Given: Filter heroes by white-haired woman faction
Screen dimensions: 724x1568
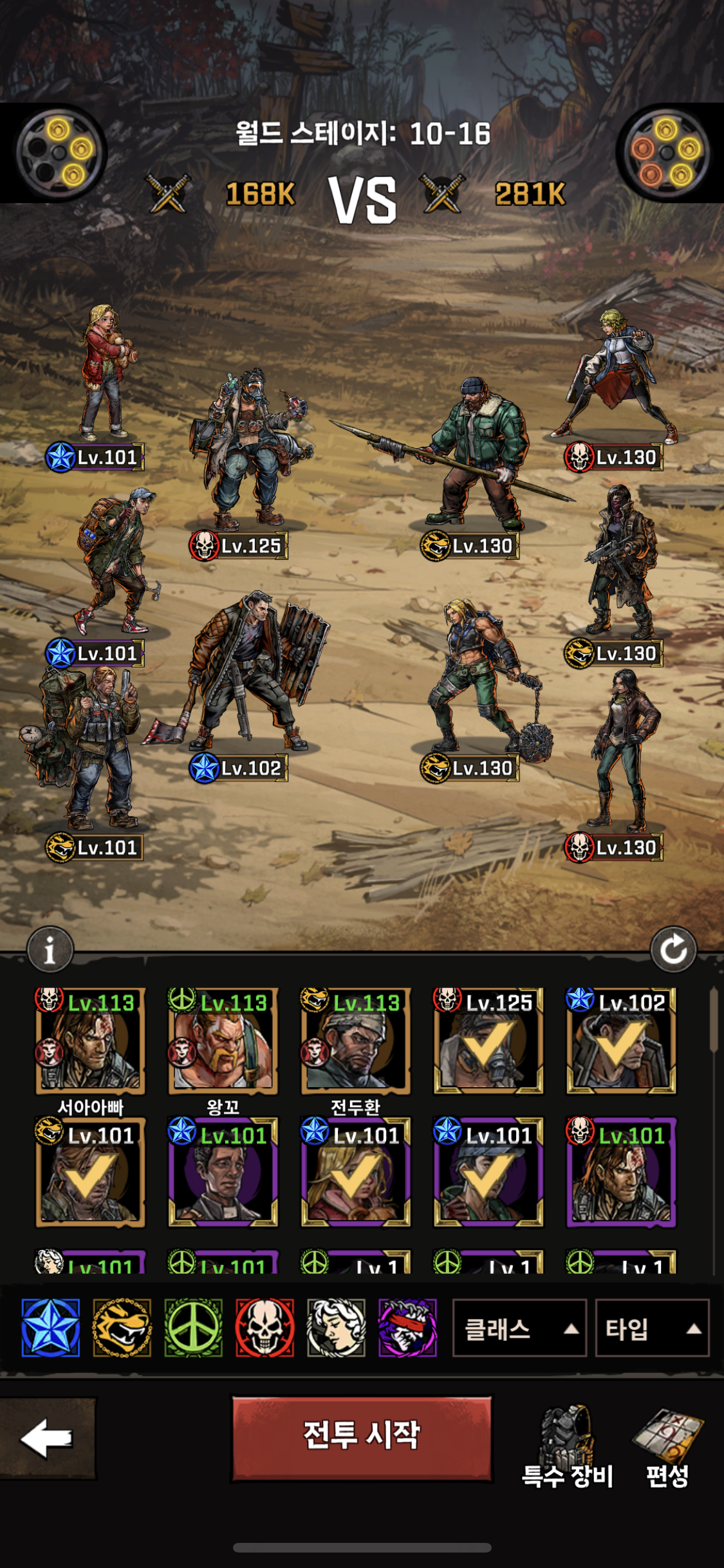Looking at the screenshot, I should pyautogui.click(x=336, y=1328).
